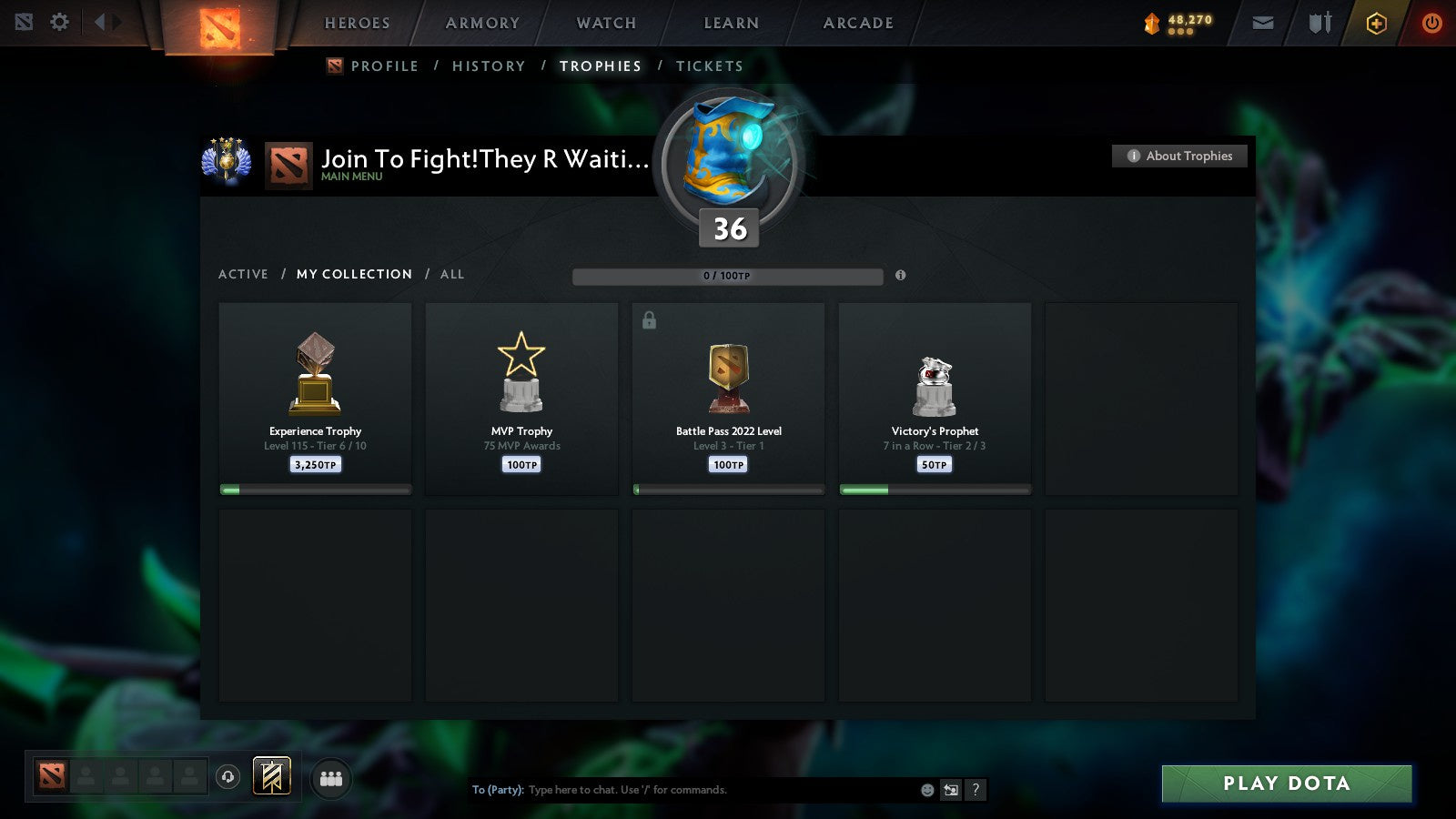Click the About Trophies button

pyautogui.click(x=1178, y=156)
